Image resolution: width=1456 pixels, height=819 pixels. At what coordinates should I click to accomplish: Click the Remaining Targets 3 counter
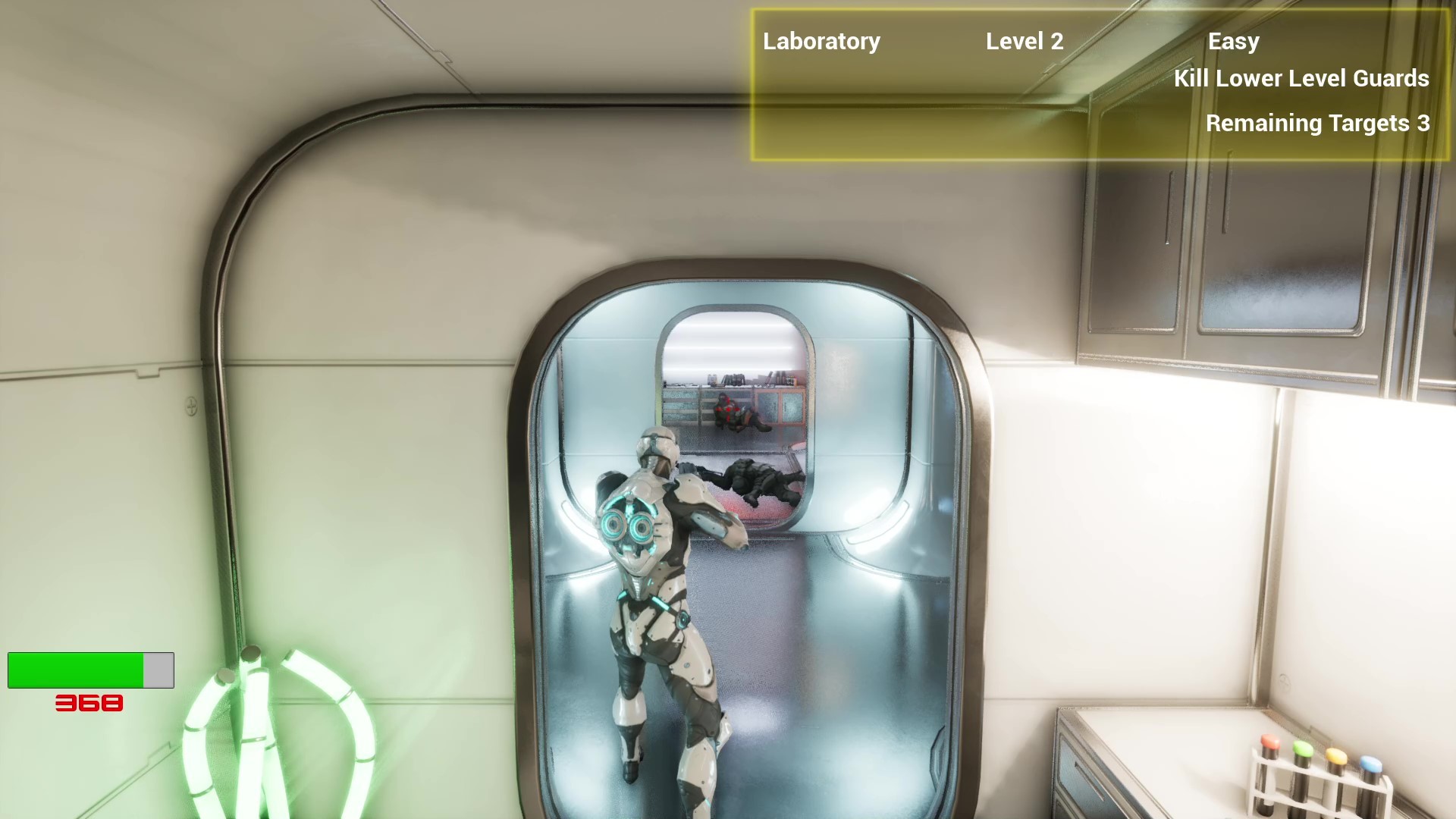pyautogui.click(x=1317, y=124)
